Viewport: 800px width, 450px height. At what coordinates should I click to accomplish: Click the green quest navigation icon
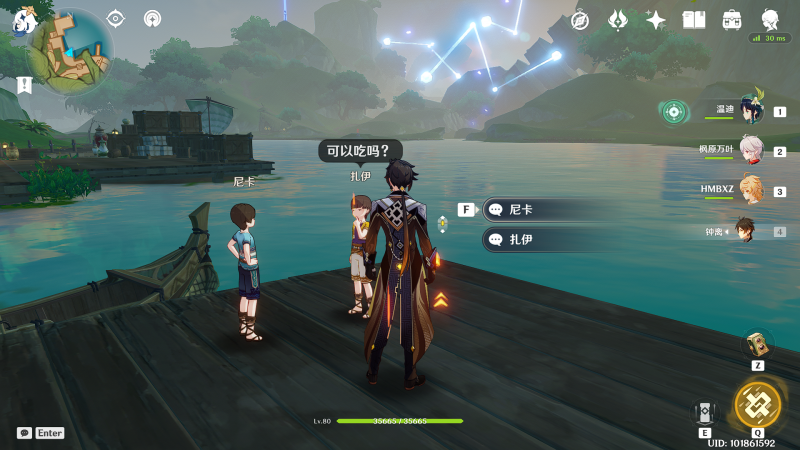point(674,112)
